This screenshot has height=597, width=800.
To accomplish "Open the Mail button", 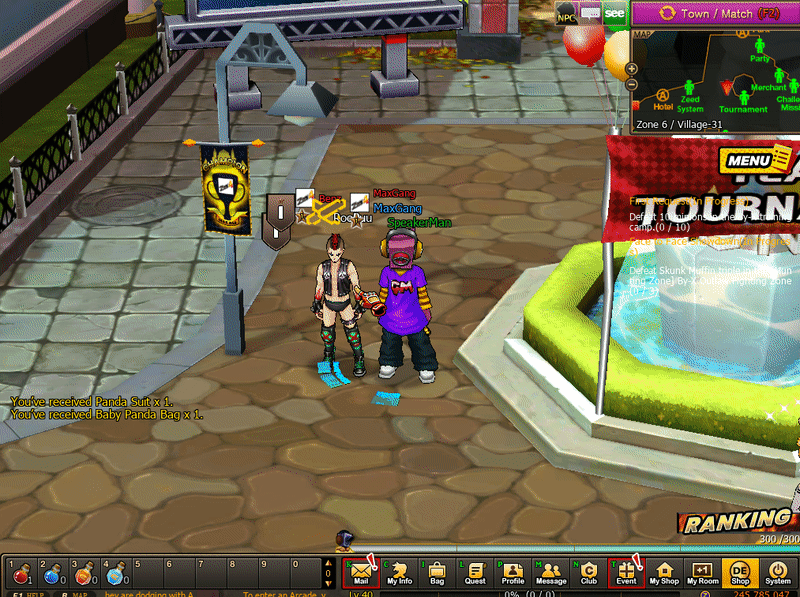I will [x=361, y=573].
